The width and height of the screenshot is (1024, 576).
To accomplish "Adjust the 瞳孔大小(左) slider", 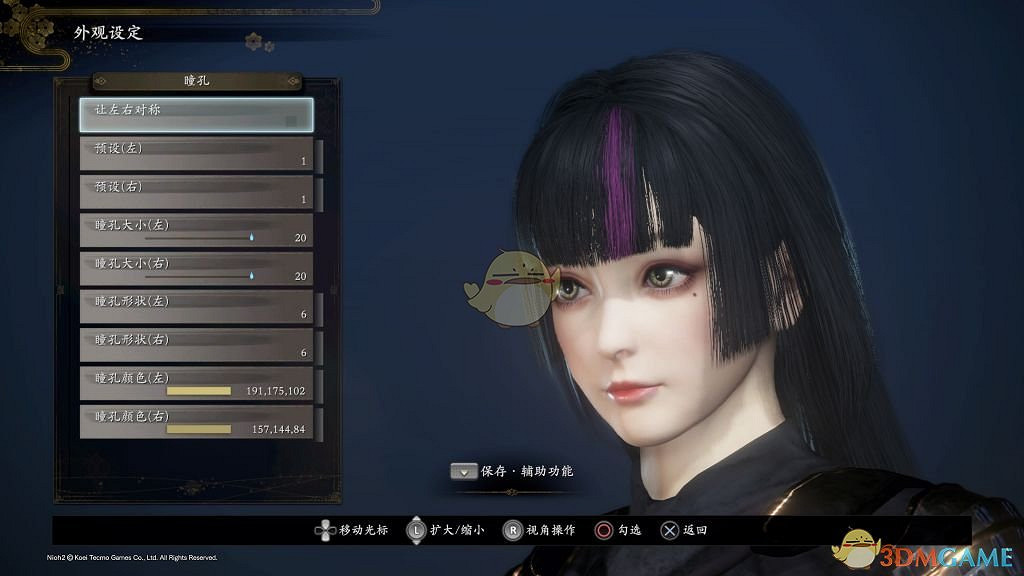I will 250,238.
